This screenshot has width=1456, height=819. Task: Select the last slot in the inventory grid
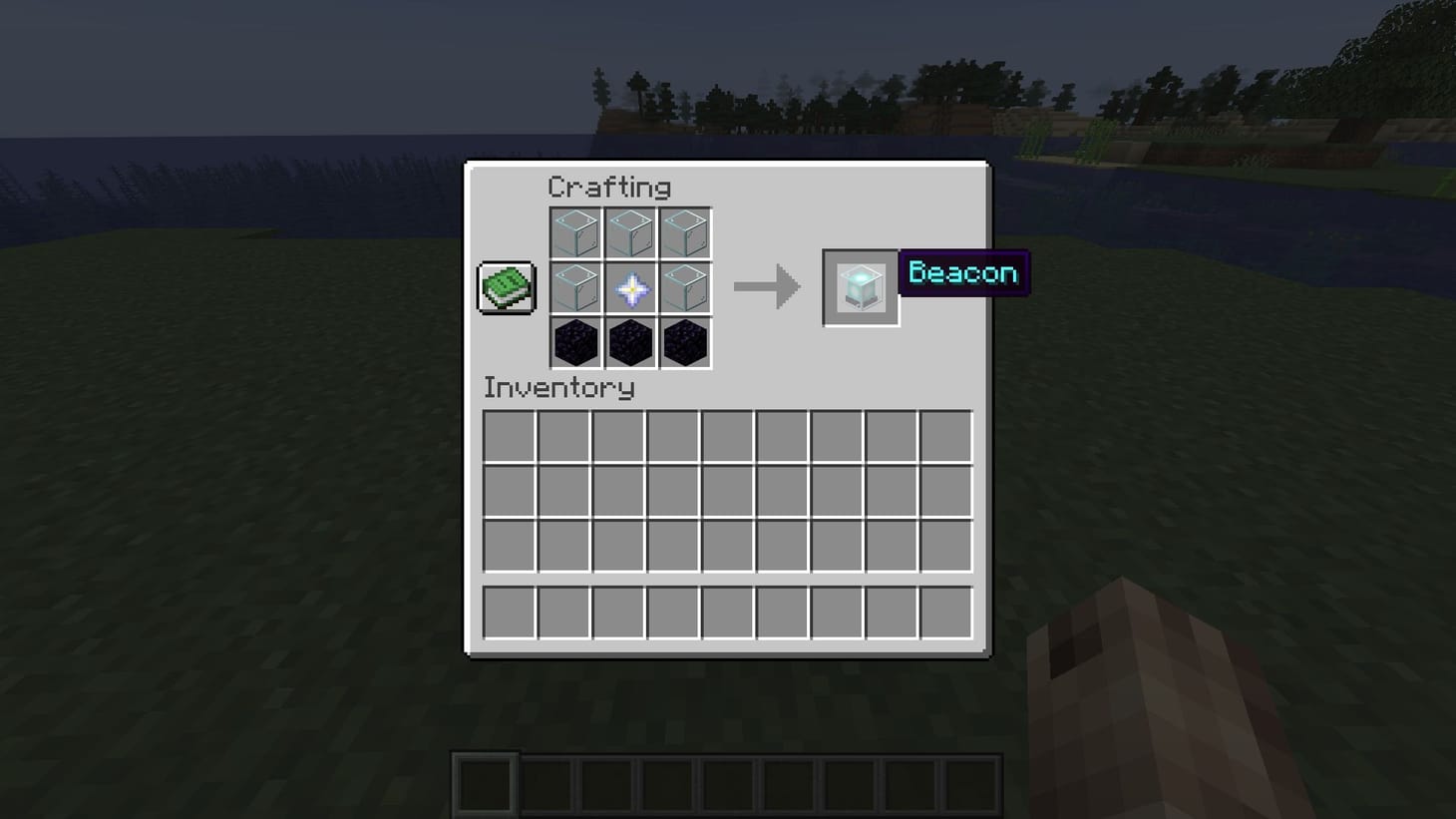(944, 613)
